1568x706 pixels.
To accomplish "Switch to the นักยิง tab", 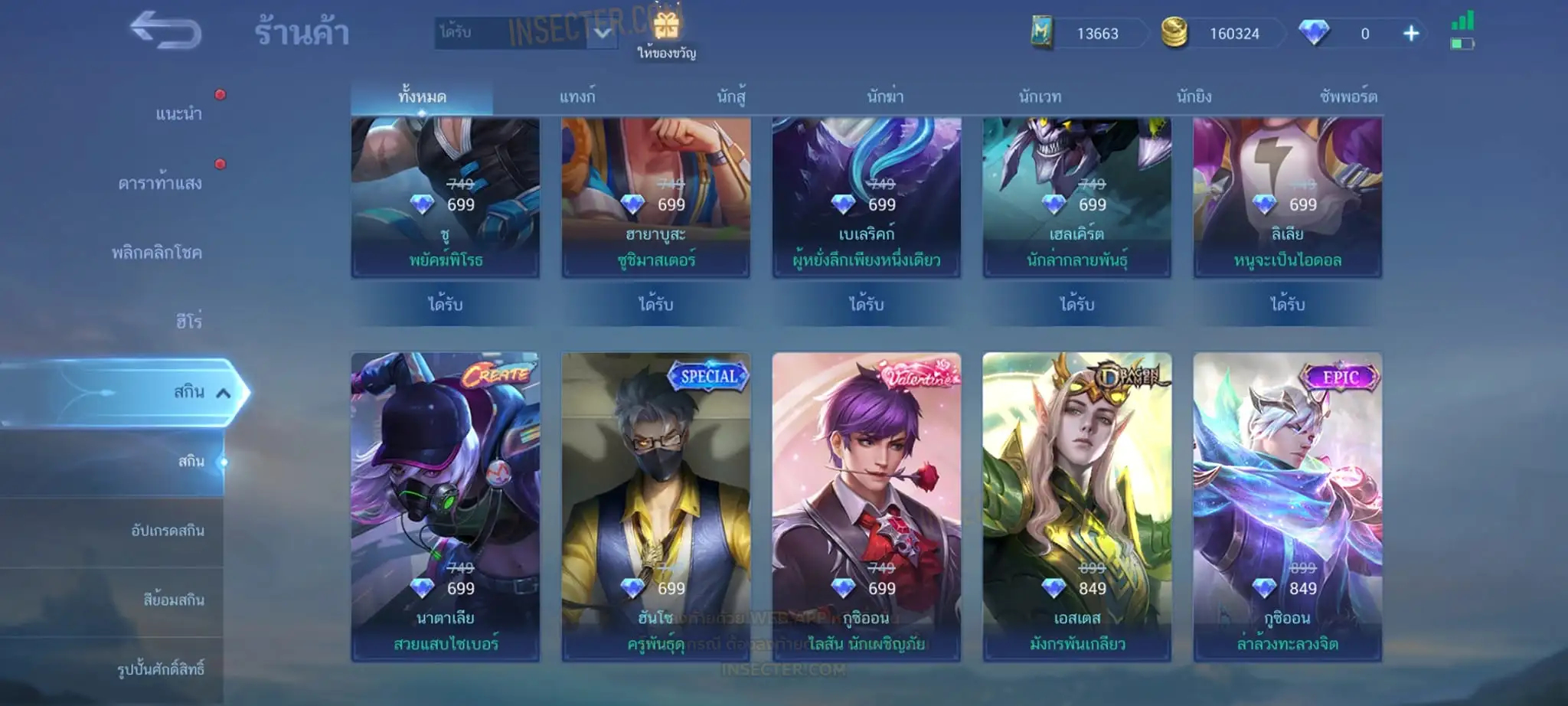I will [x=1194, y=97].
